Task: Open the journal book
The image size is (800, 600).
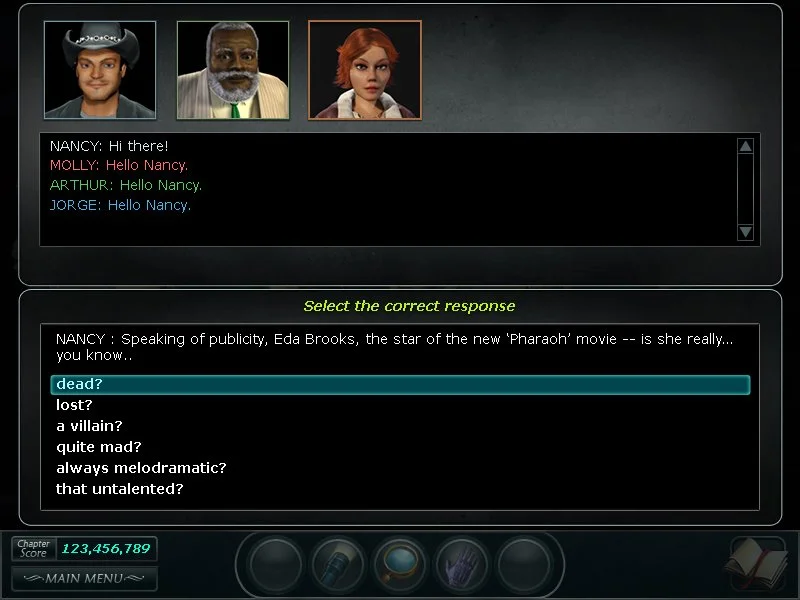Action: click(x=758, y=564)
